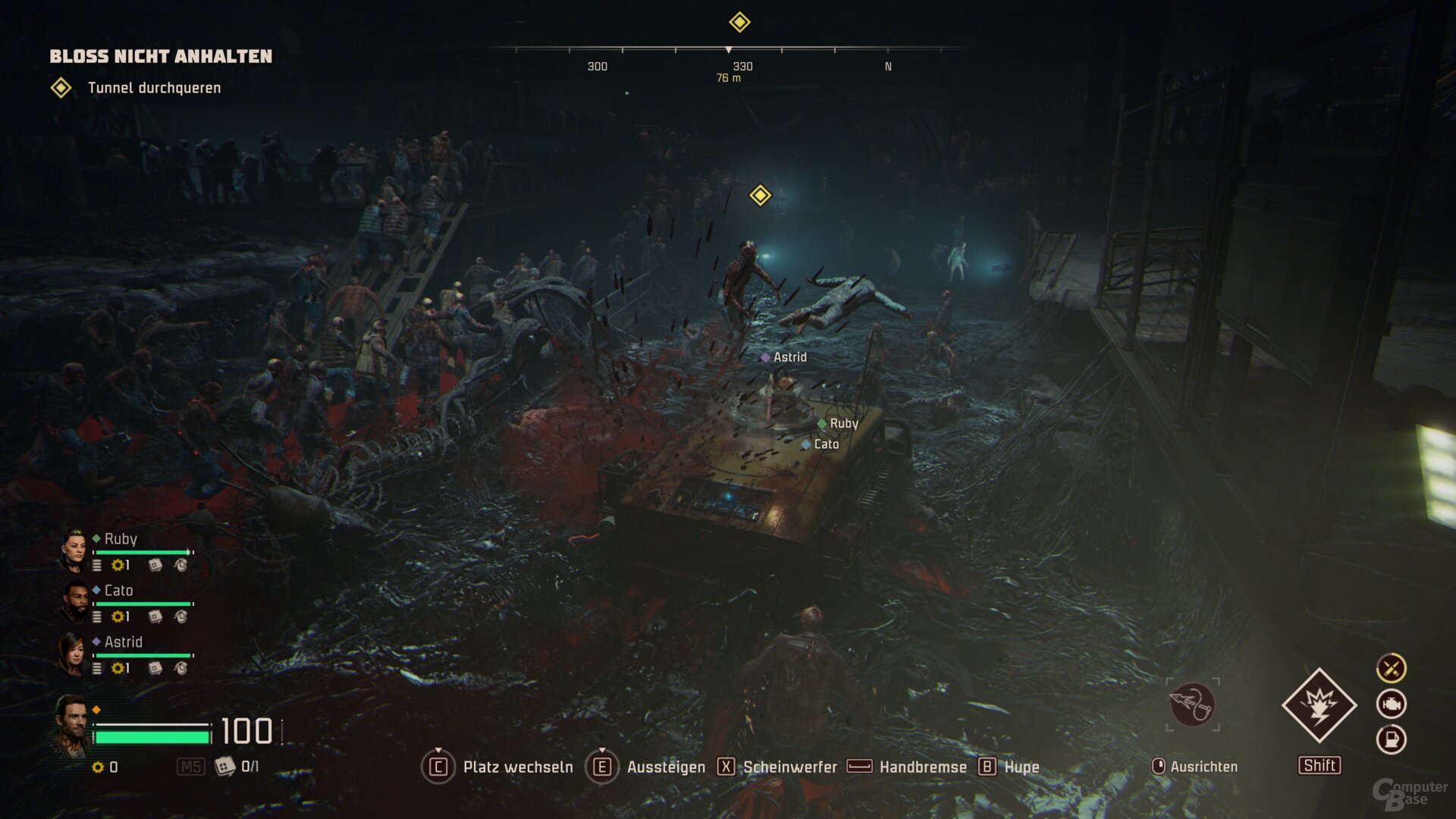Viewport: 1456px width, 819px height.
Task: Activate the harpoon winch ability icon
Action: point(1192,705)
